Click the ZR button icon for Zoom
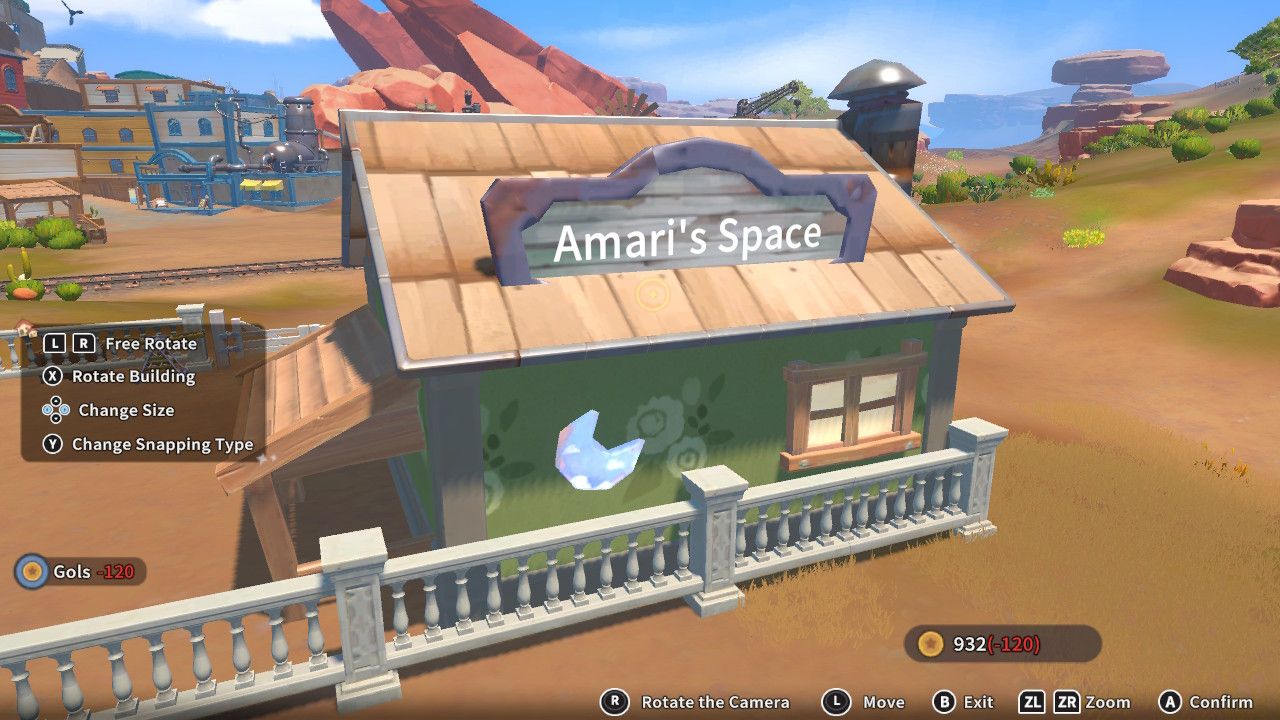1280x720 pixels. coord(1066,701)
